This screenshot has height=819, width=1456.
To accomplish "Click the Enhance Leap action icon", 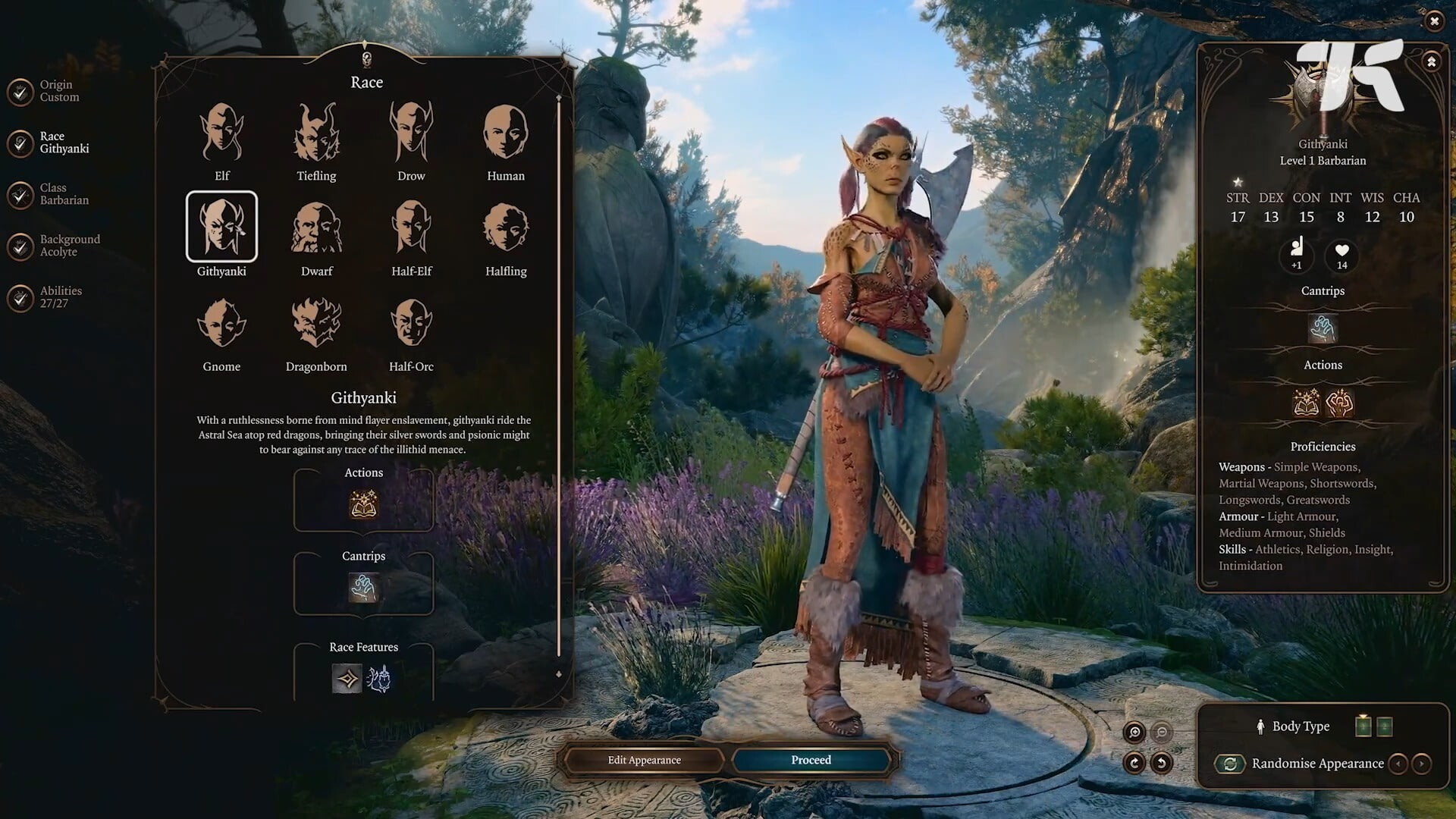I will 1341,404.
